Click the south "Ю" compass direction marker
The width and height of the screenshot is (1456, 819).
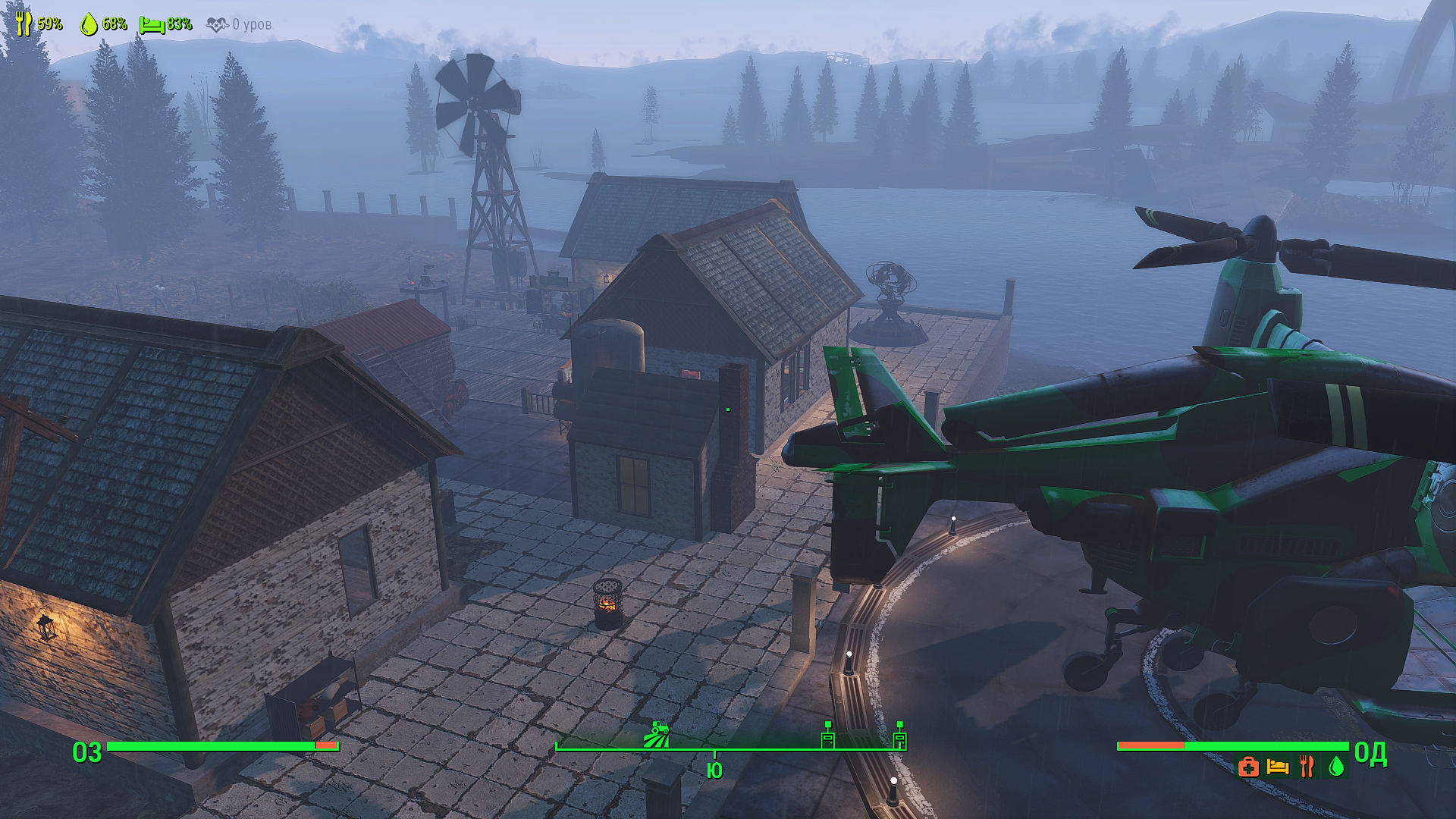pos(714,770)
